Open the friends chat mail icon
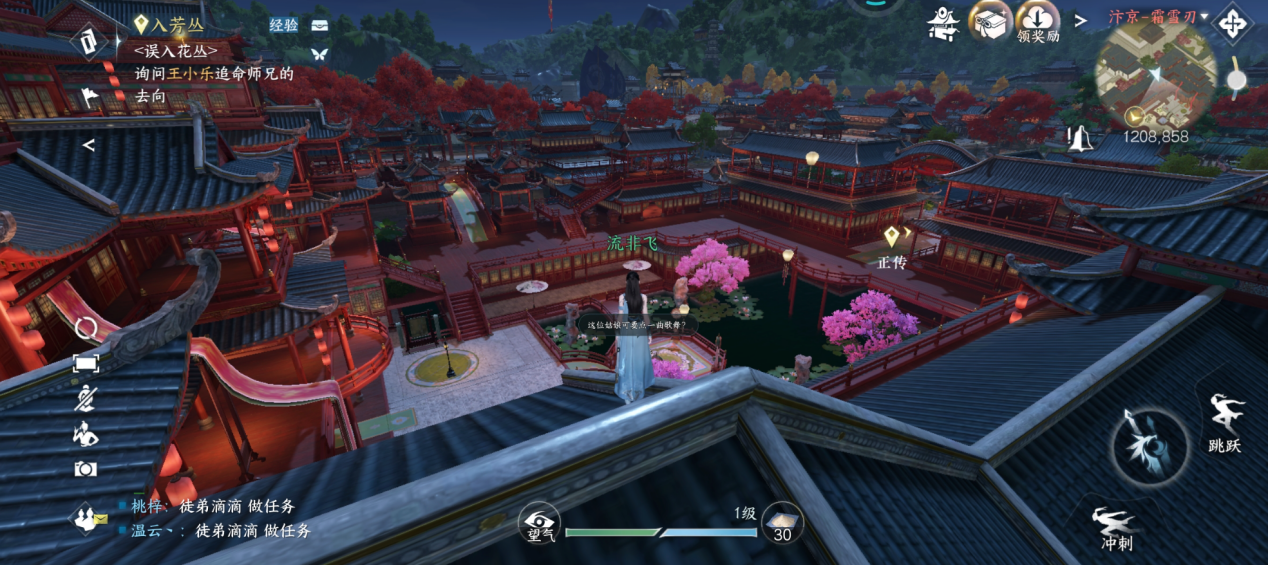This screenshot has height=565, width=1268. tap(88, 518)
